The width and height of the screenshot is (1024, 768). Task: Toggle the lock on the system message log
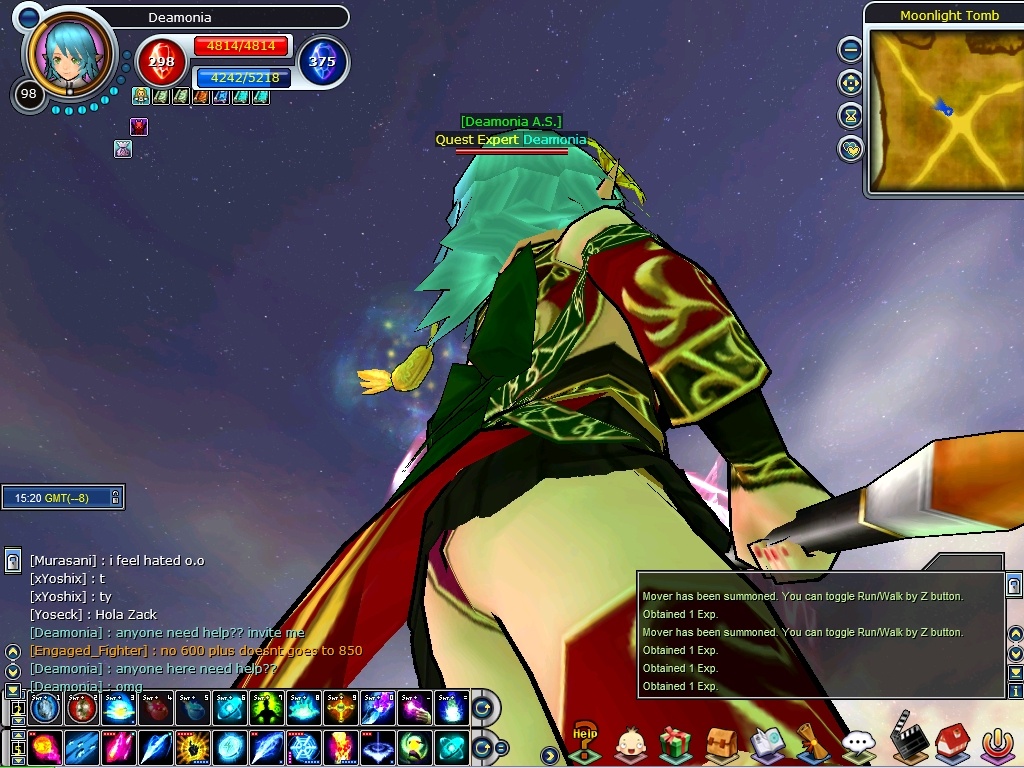(1014, 585)
